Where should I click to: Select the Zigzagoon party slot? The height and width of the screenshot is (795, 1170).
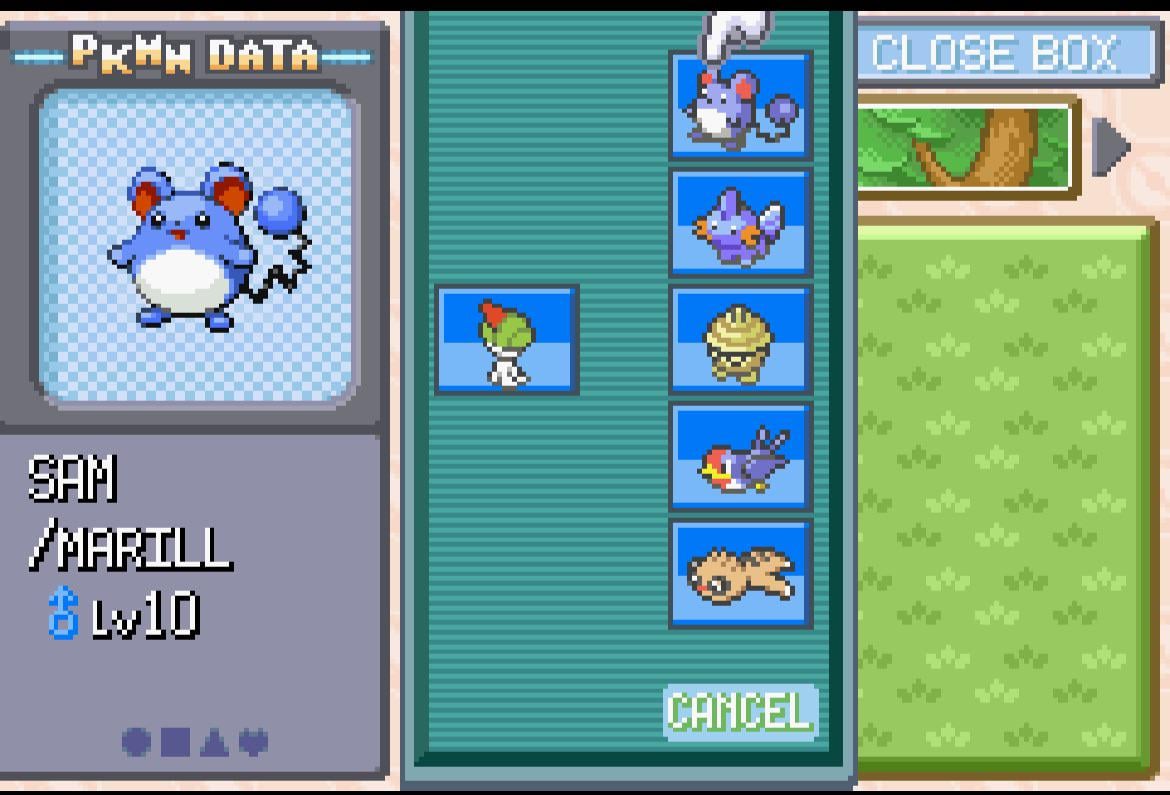(x=740, y=573)
